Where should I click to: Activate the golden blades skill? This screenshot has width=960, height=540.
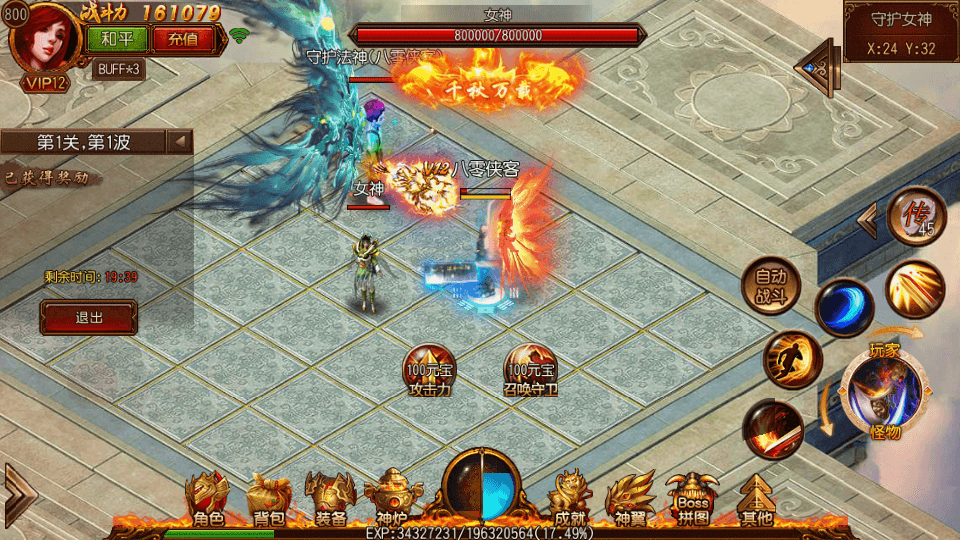915,289
